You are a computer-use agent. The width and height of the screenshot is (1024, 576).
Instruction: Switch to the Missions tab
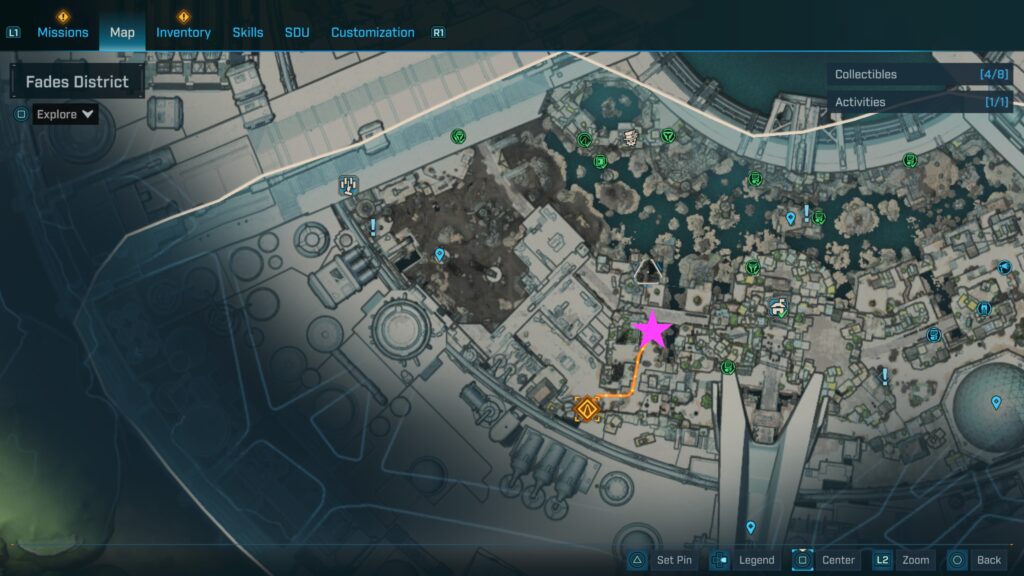[62, 32]
